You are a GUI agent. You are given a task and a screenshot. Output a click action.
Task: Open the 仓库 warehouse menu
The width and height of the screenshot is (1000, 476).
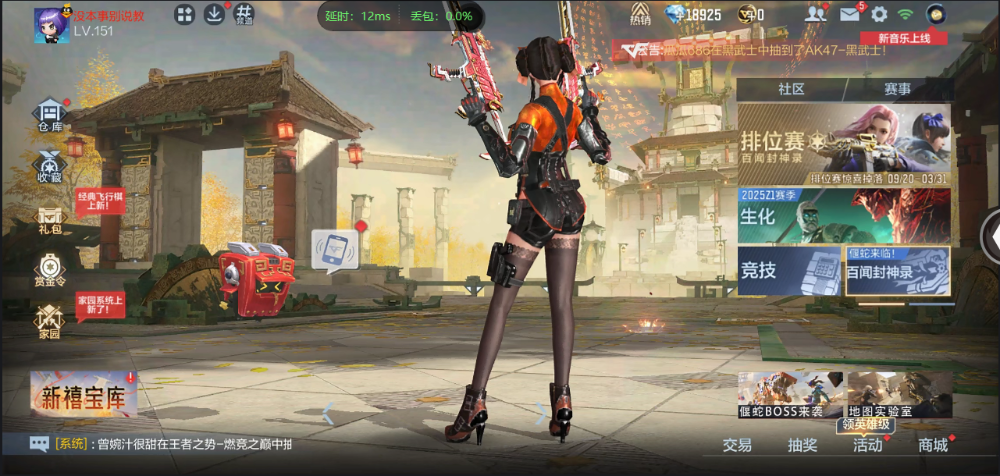pos(50,116)
